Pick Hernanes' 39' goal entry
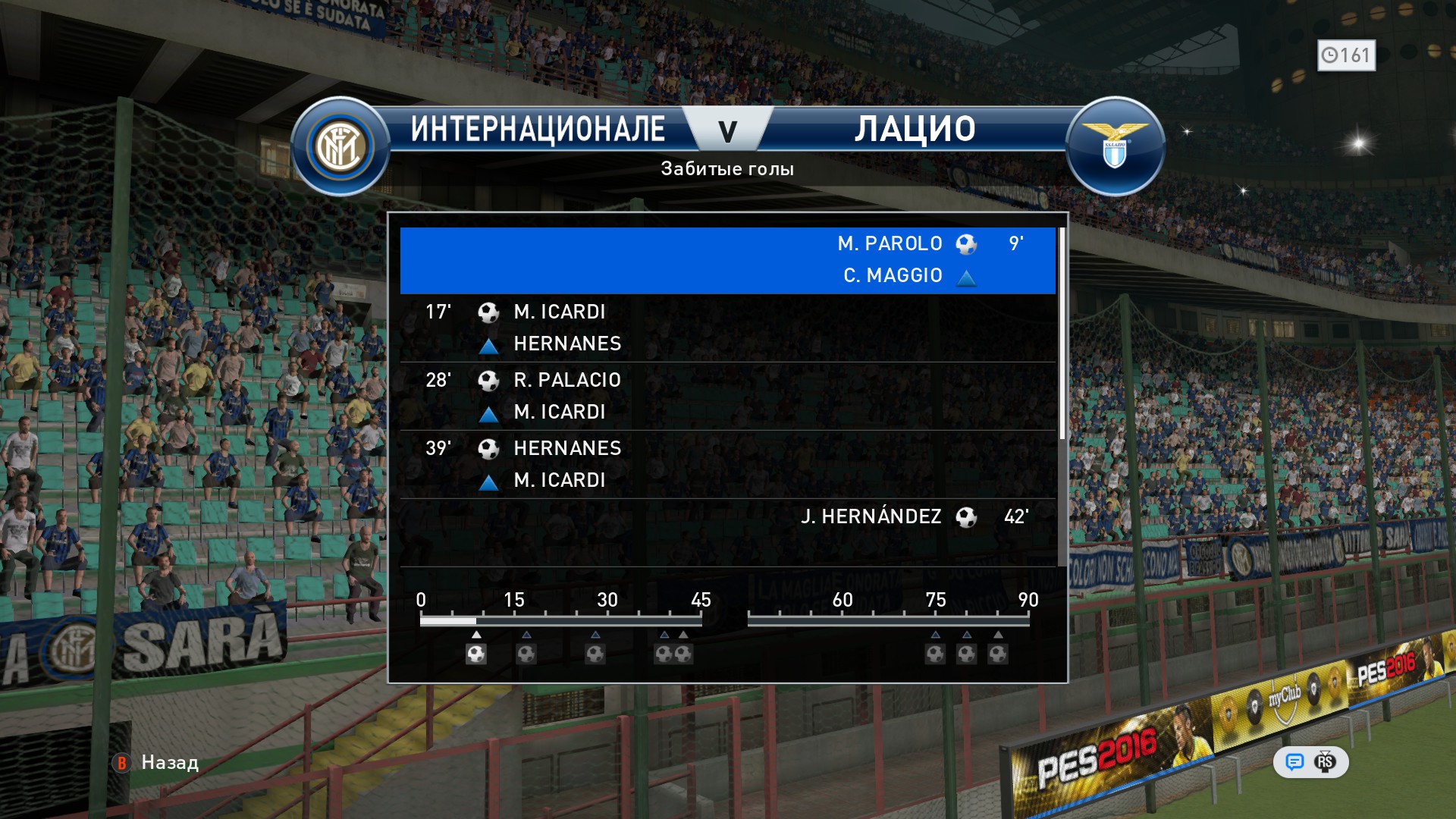This screenshot has height=819, width=1456. click(727, 464)
